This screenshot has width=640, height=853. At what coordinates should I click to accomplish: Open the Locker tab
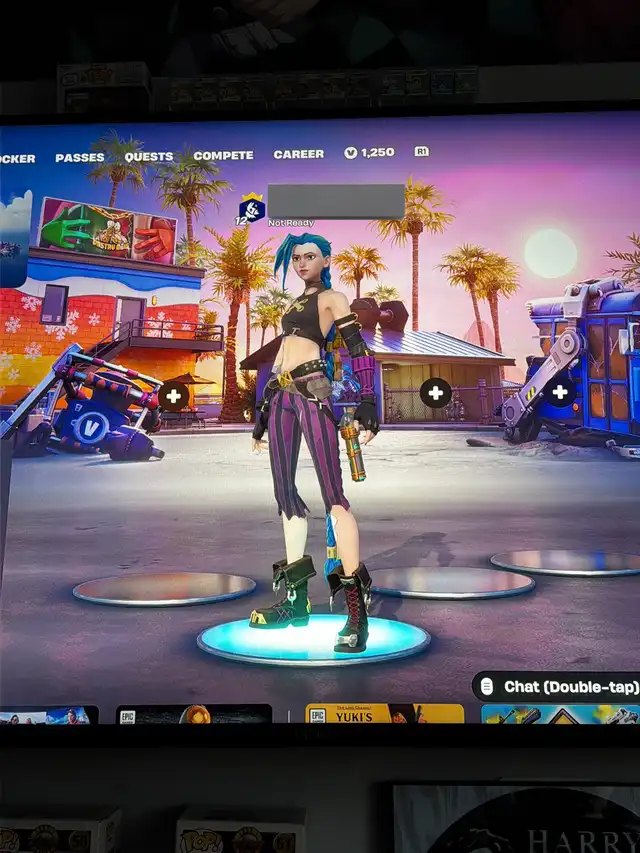click(16, 158)
